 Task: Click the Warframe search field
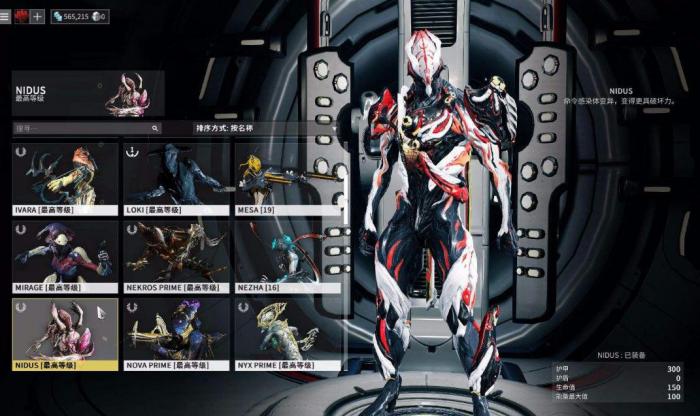point(86,129)
